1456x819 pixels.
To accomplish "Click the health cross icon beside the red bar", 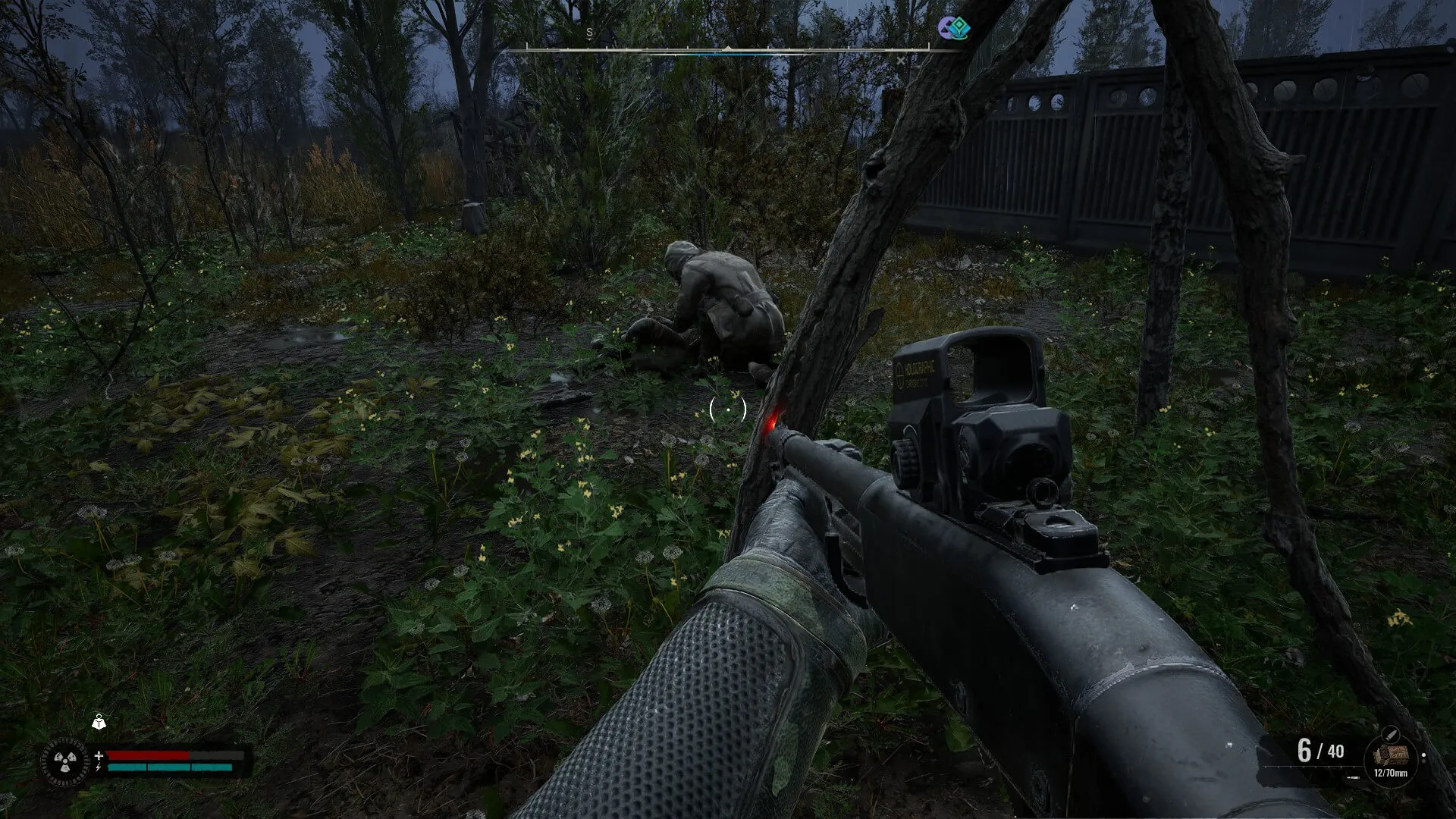I will point(99,755).
